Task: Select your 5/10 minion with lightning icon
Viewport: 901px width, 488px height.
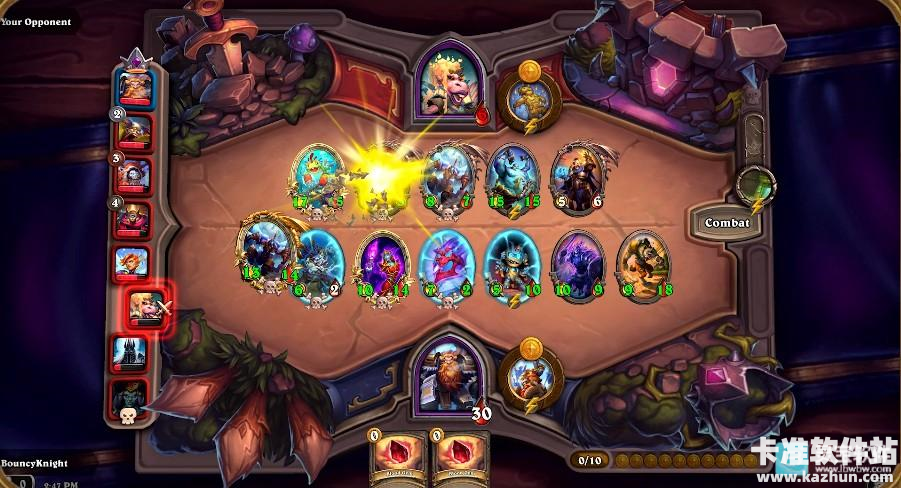Action: pos(511,263)
